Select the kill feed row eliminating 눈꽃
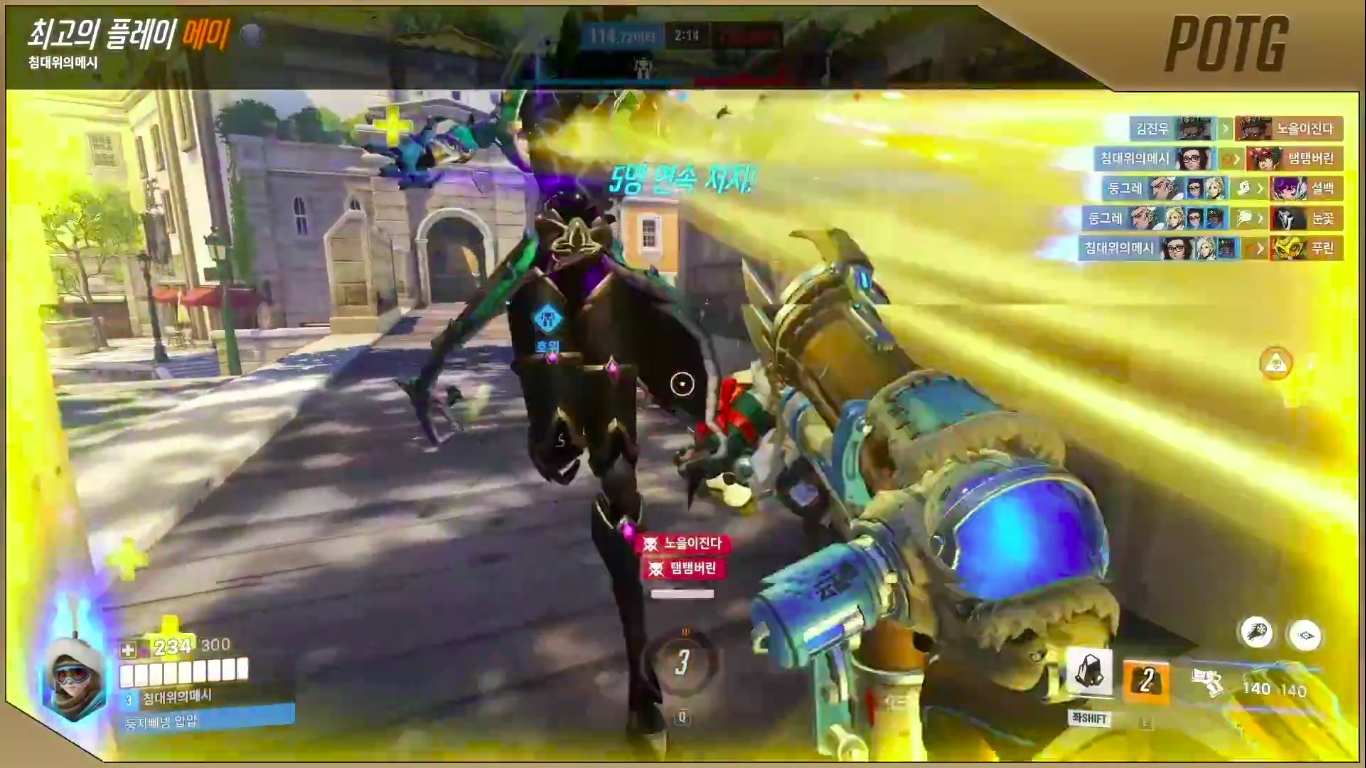This screenshot has height=768, width=1366. click(1212, 218)
